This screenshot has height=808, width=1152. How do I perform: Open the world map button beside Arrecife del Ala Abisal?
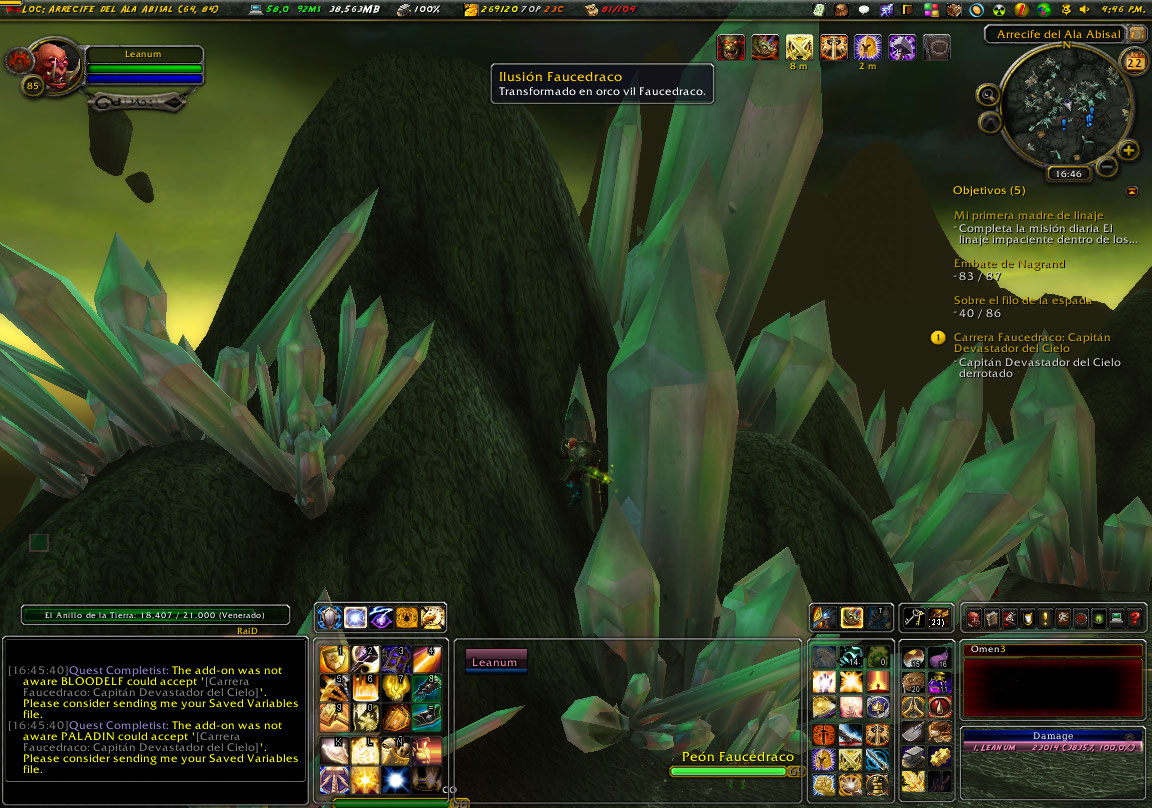tap(1137, 34)
